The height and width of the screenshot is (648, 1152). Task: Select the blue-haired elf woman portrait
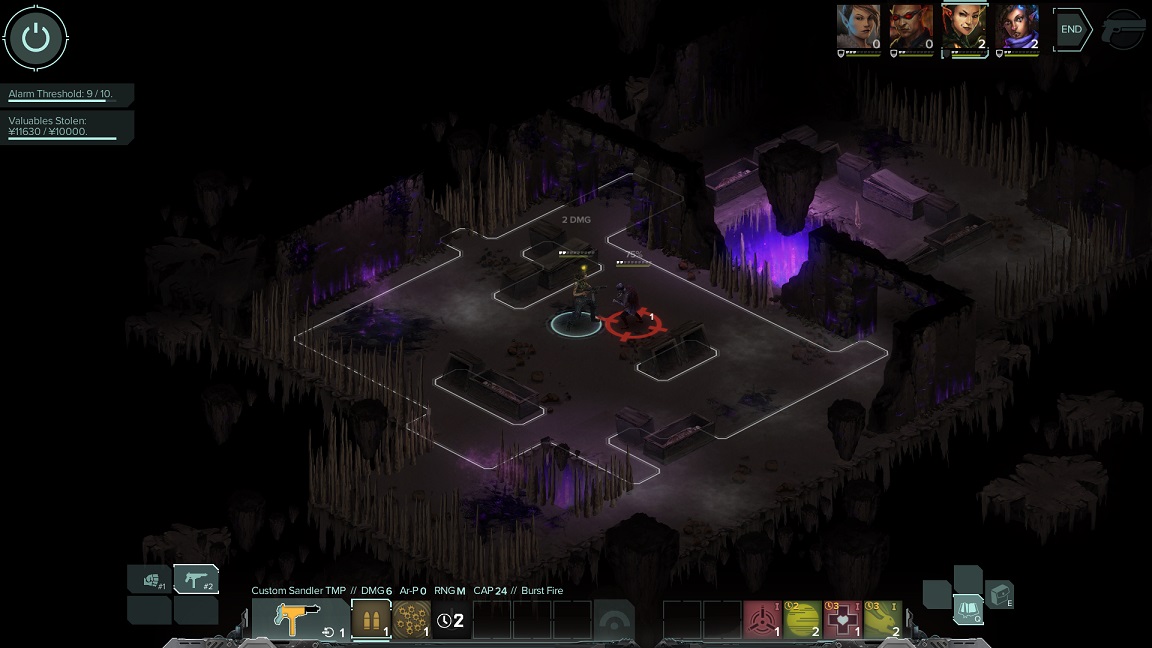tap(858, 27)
